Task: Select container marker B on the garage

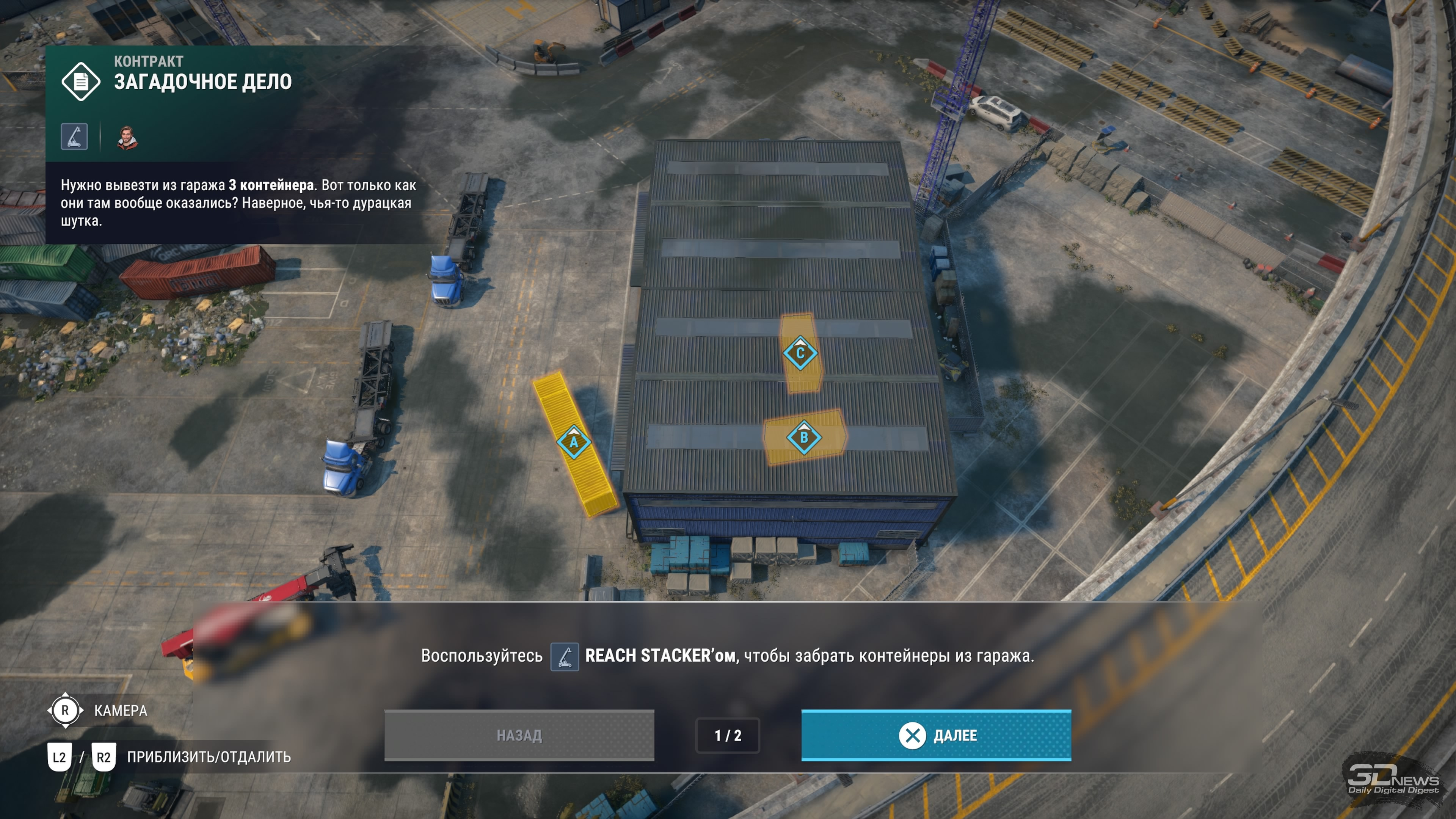Action: click(x=804, y=437)
